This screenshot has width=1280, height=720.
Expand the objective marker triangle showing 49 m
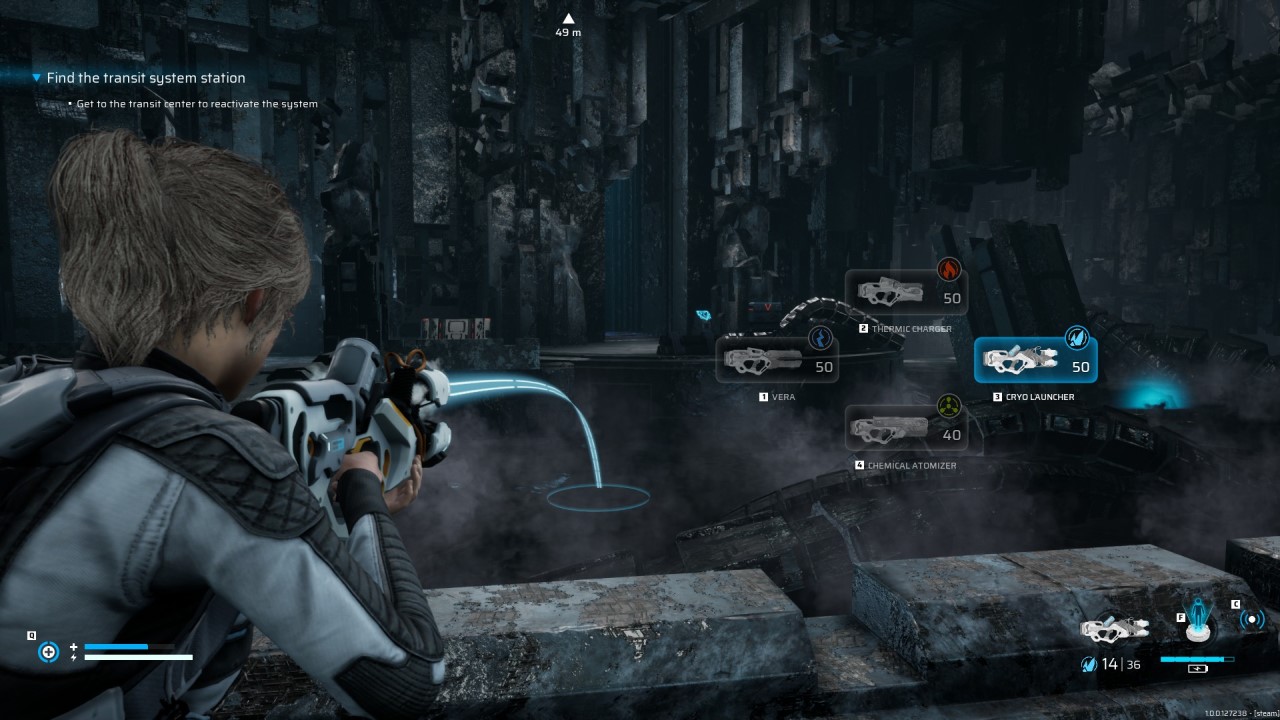click(x=569, y=17)
